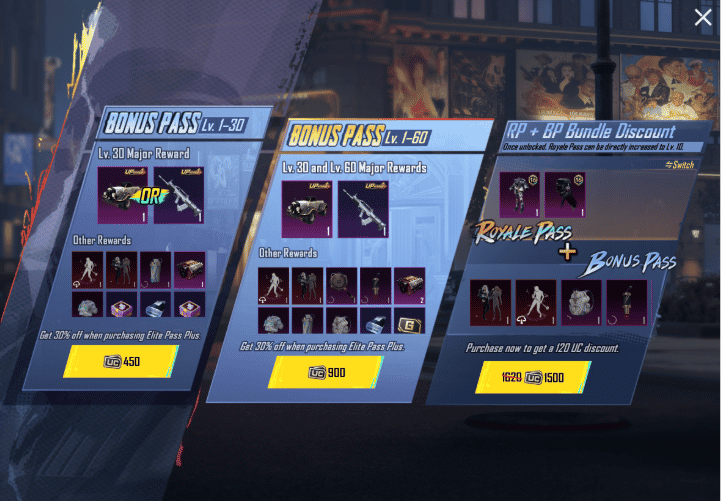Viewport: 721px width, 501px height.
Task: Select the rifle reward in Lv. 1-30 pass
Action: point(178,194)
